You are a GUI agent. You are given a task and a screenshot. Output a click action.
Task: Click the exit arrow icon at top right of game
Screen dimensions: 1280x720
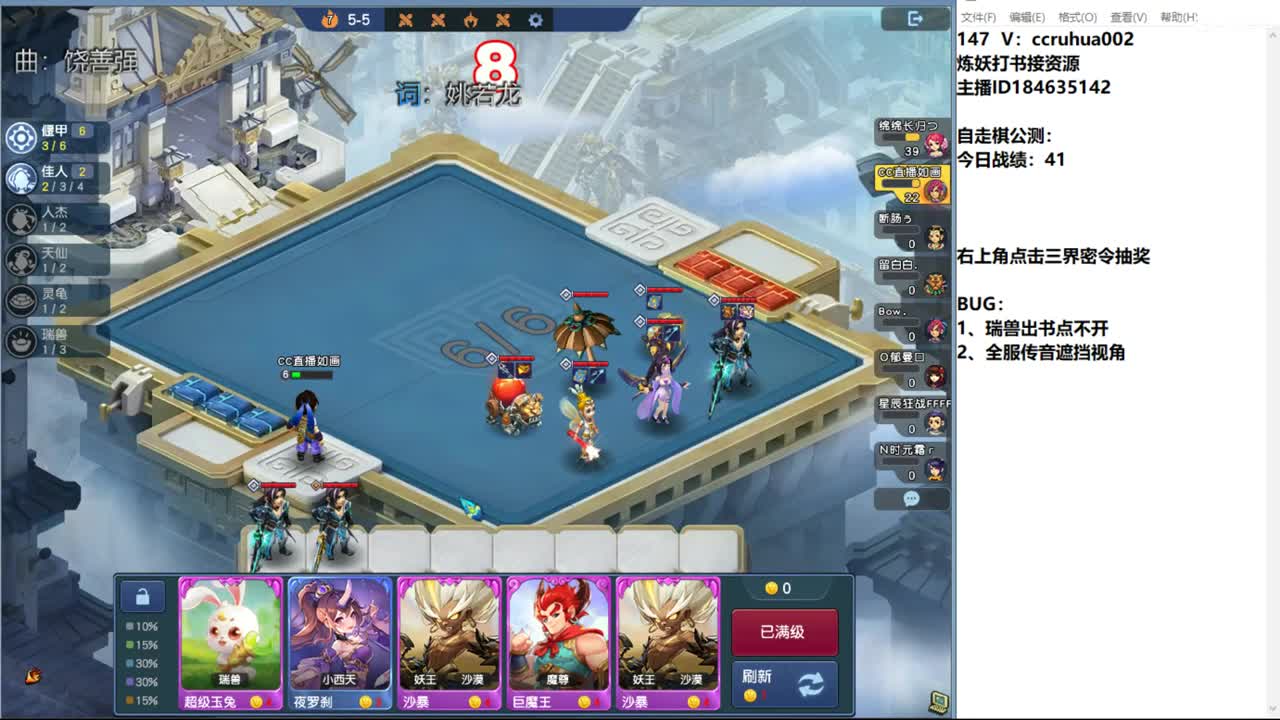pos(913,18)
